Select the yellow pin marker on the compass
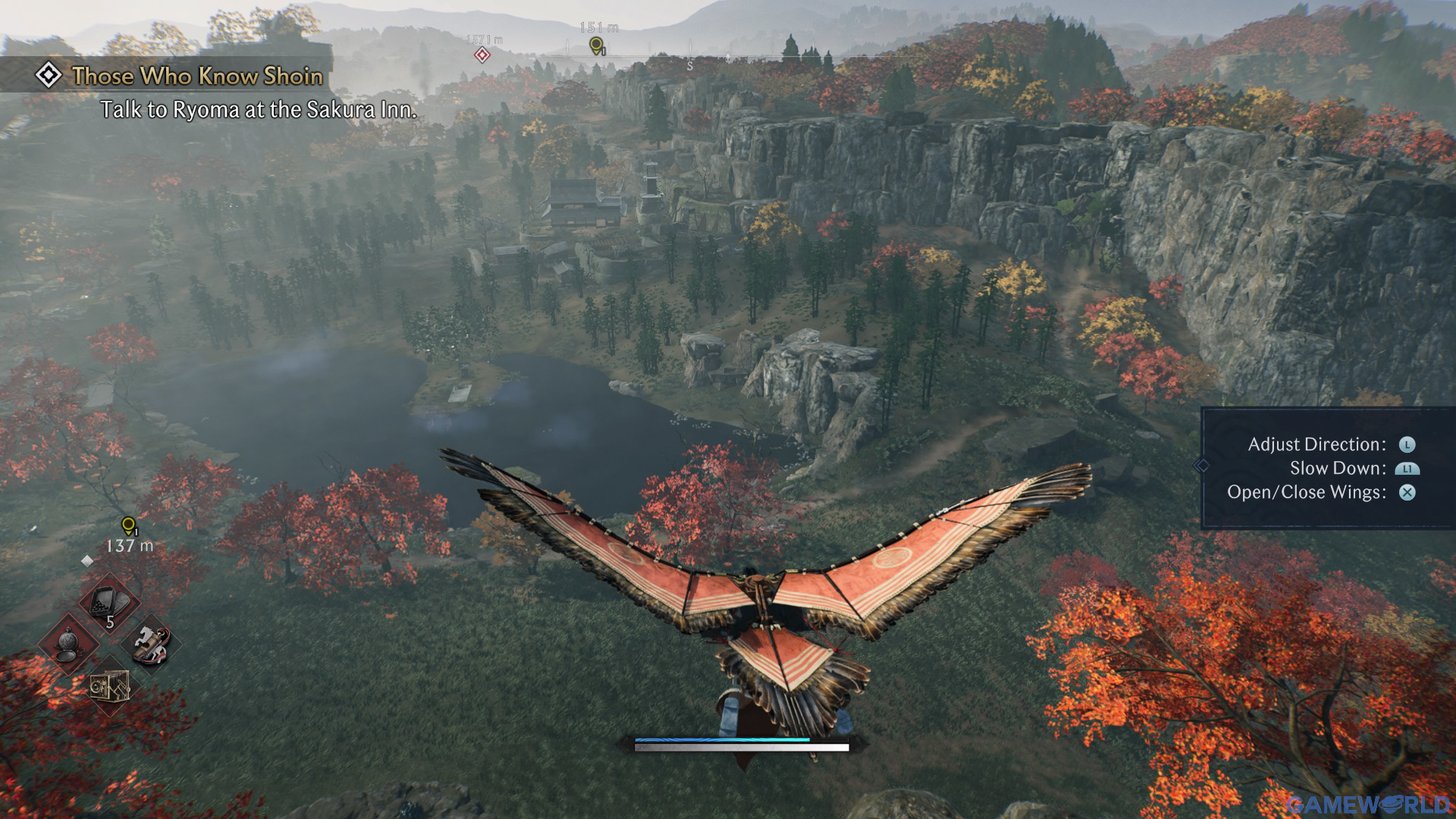The image size is (1456, 819). point(597,46)
